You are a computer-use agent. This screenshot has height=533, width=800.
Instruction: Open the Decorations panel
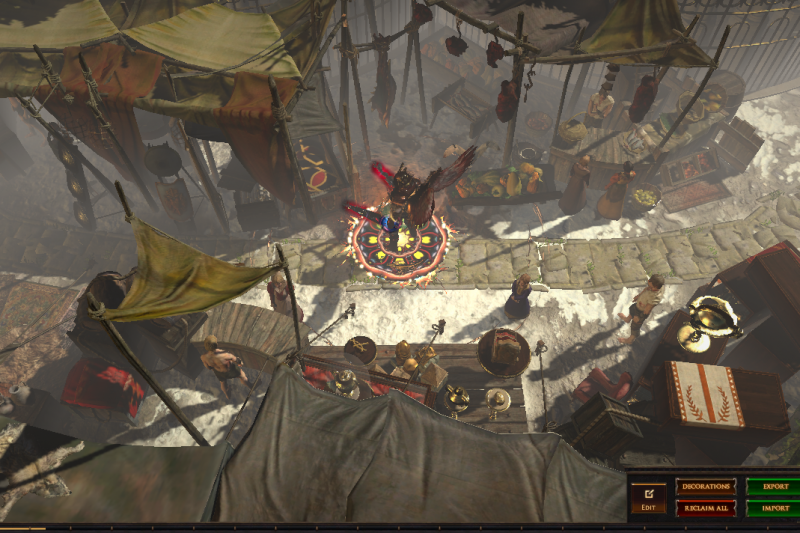click(x=706, y=487)
